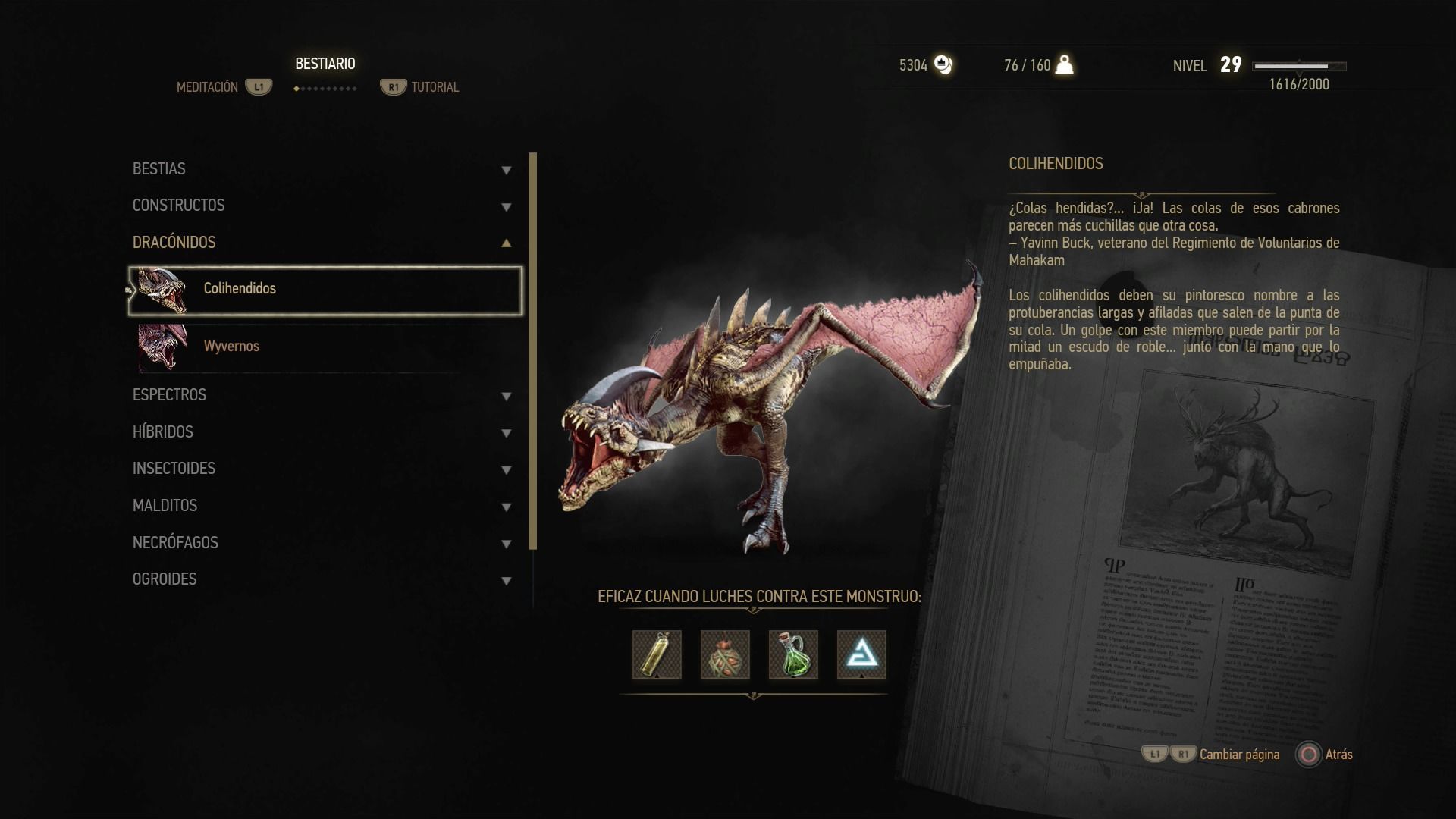
Task: Switch to the Meditación tab
Action: (x=208, y=87)
